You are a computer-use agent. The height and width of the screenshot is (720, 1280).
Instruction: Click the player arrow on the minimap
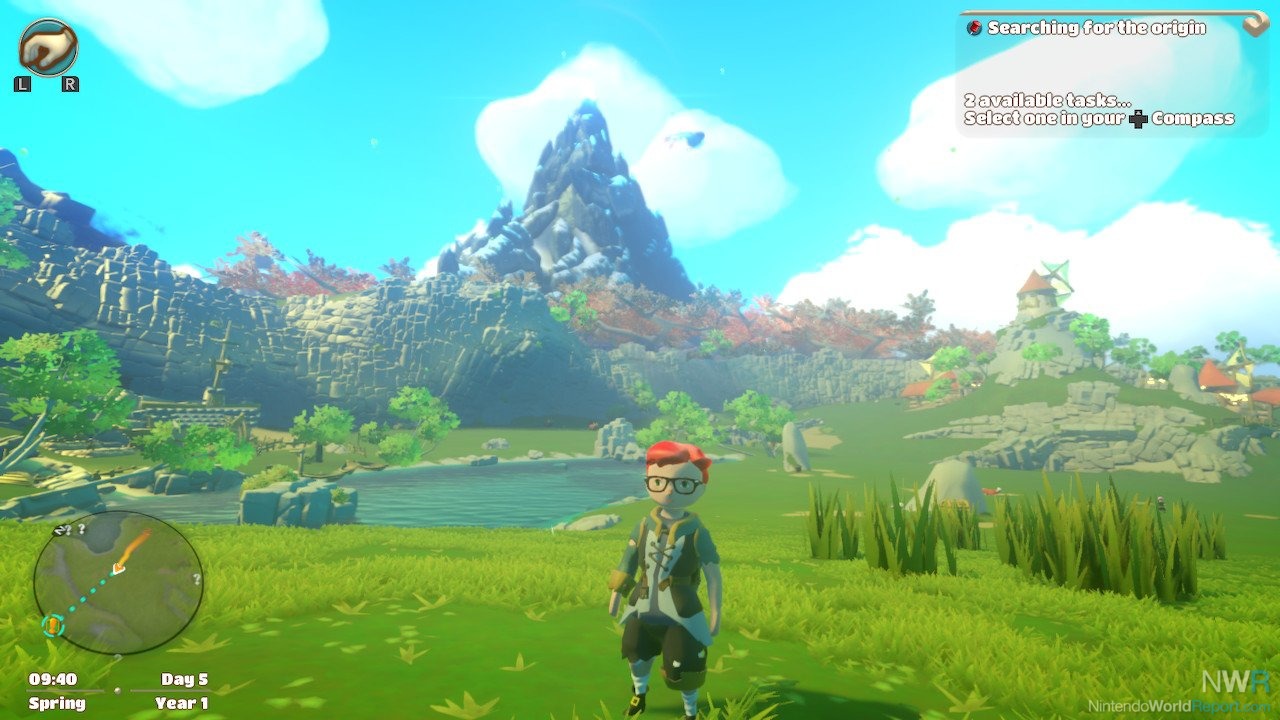[x=119, y=568]
